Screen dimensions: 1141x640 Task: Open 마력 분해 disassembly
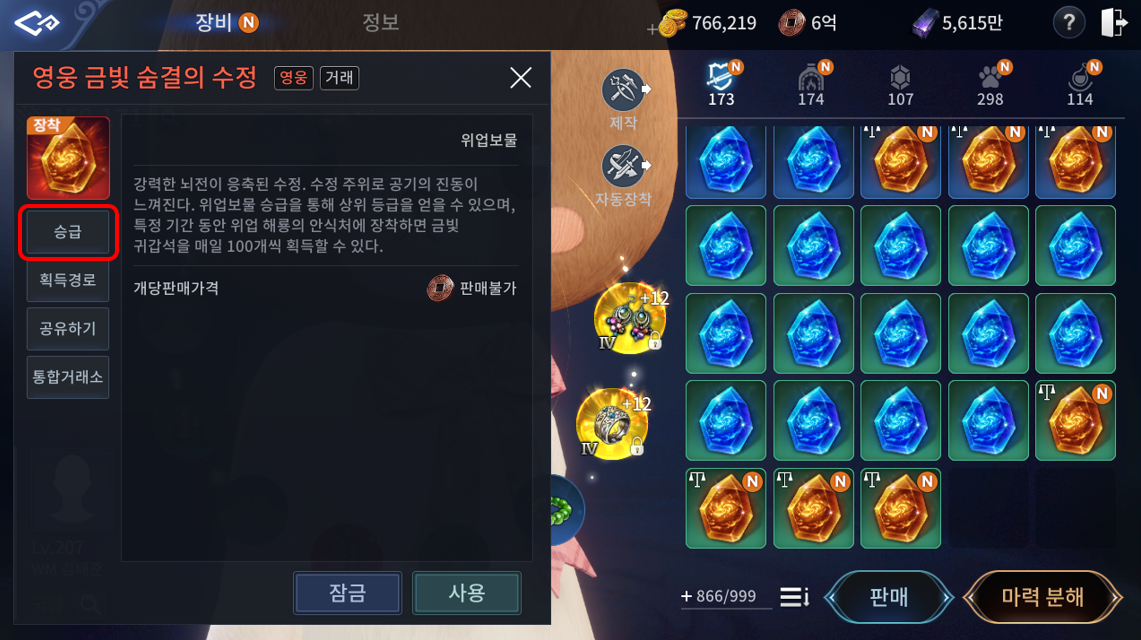click(1042, 597)
